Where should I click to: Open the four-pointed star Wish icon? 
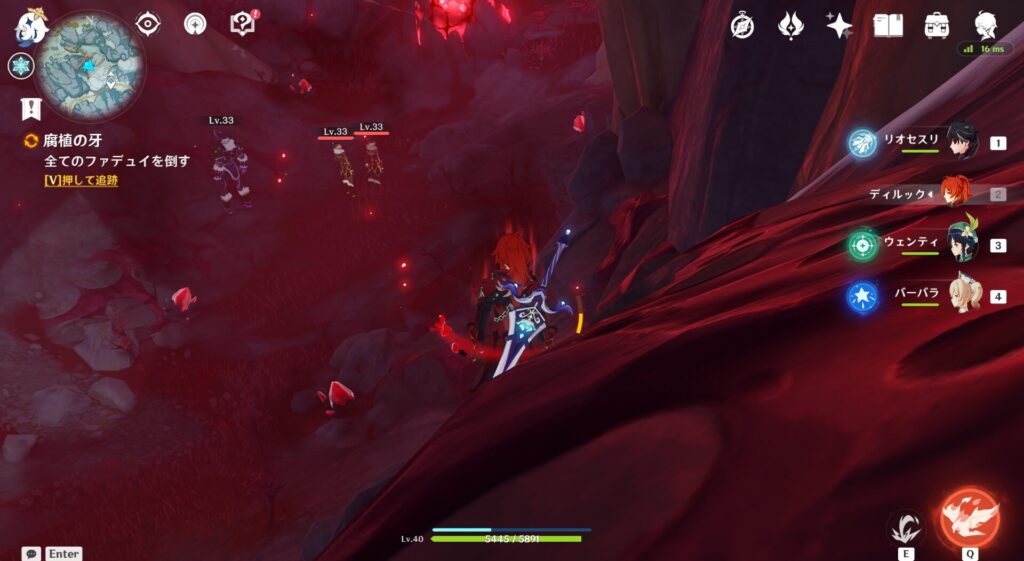(839, 26)
